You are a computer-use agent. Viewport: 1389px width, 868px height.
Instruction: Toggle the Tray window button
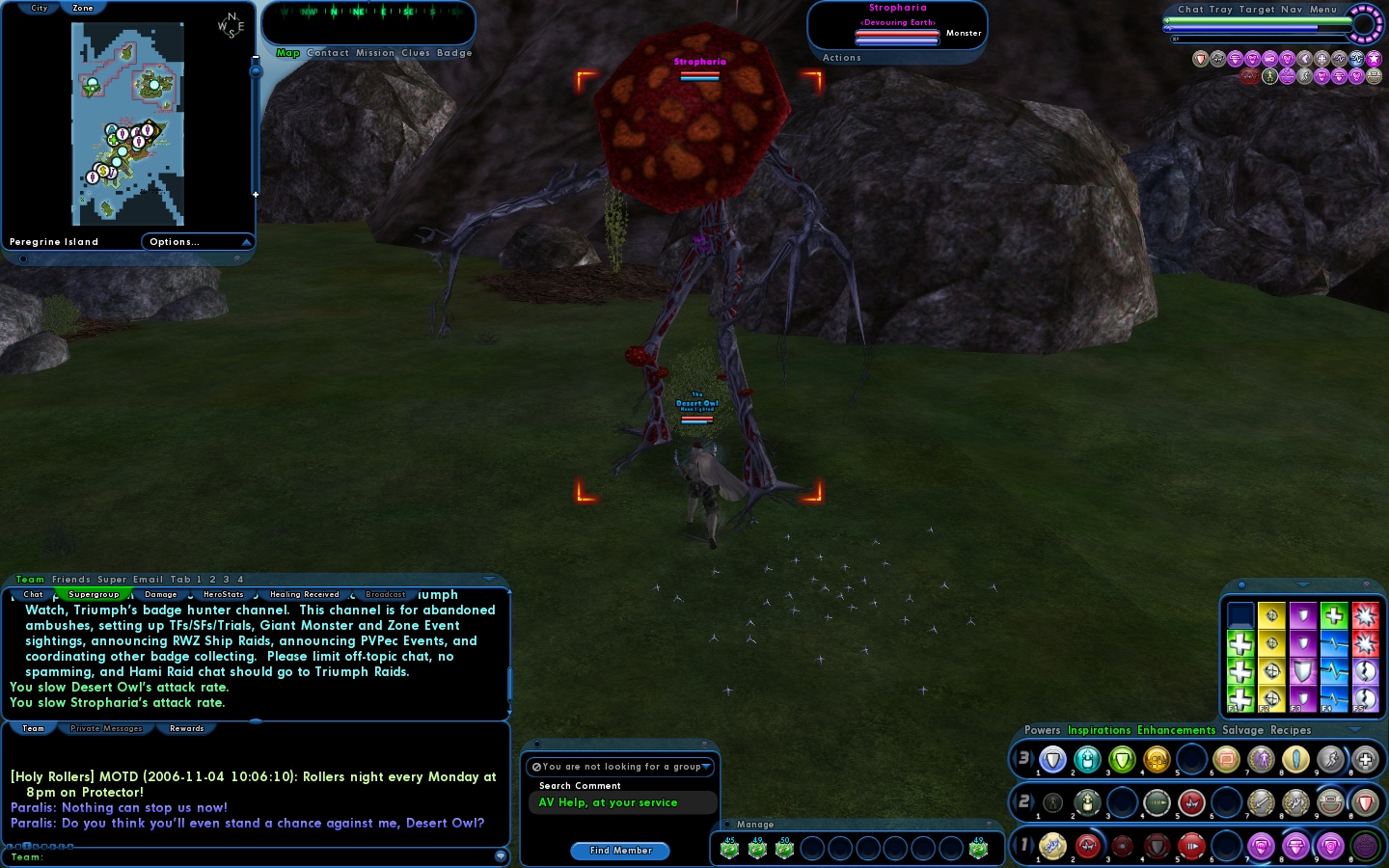tap(1220, 10)
